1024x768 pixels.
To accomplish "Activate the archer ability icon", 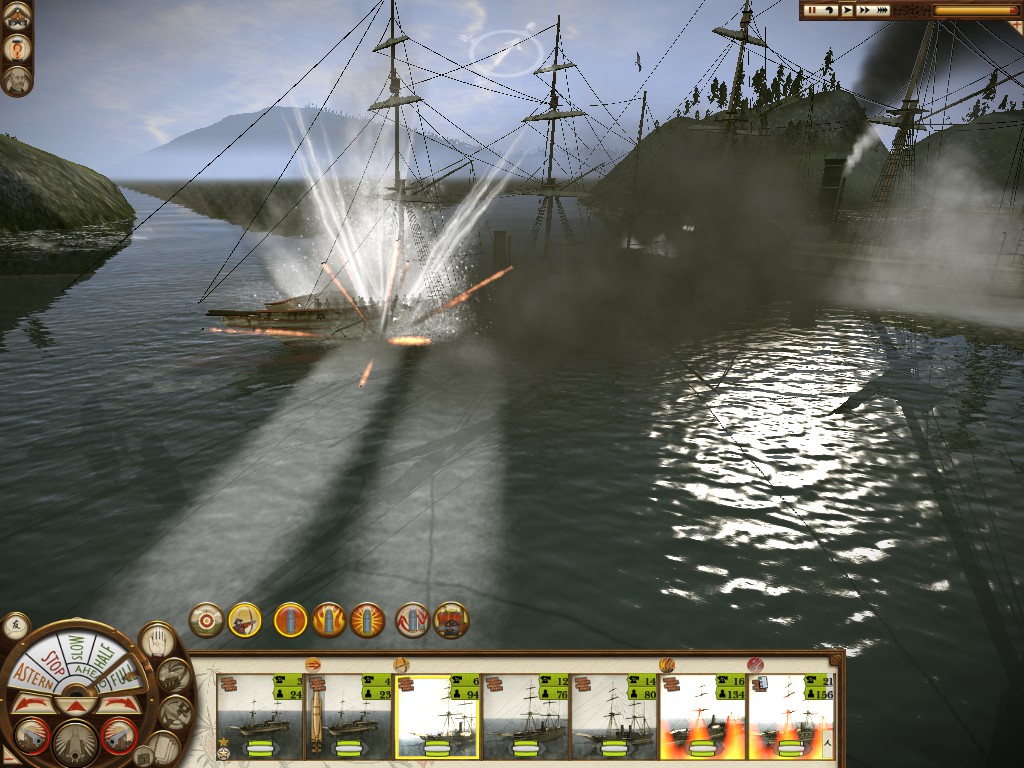I will pos(245,620).
